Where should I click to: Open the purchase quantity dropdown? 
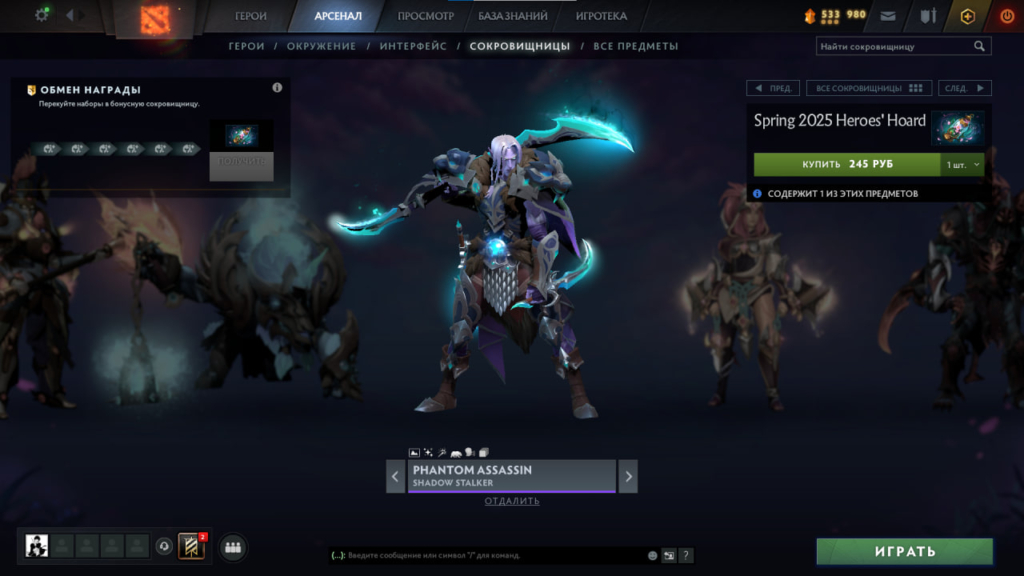click(x=964, y=164)
